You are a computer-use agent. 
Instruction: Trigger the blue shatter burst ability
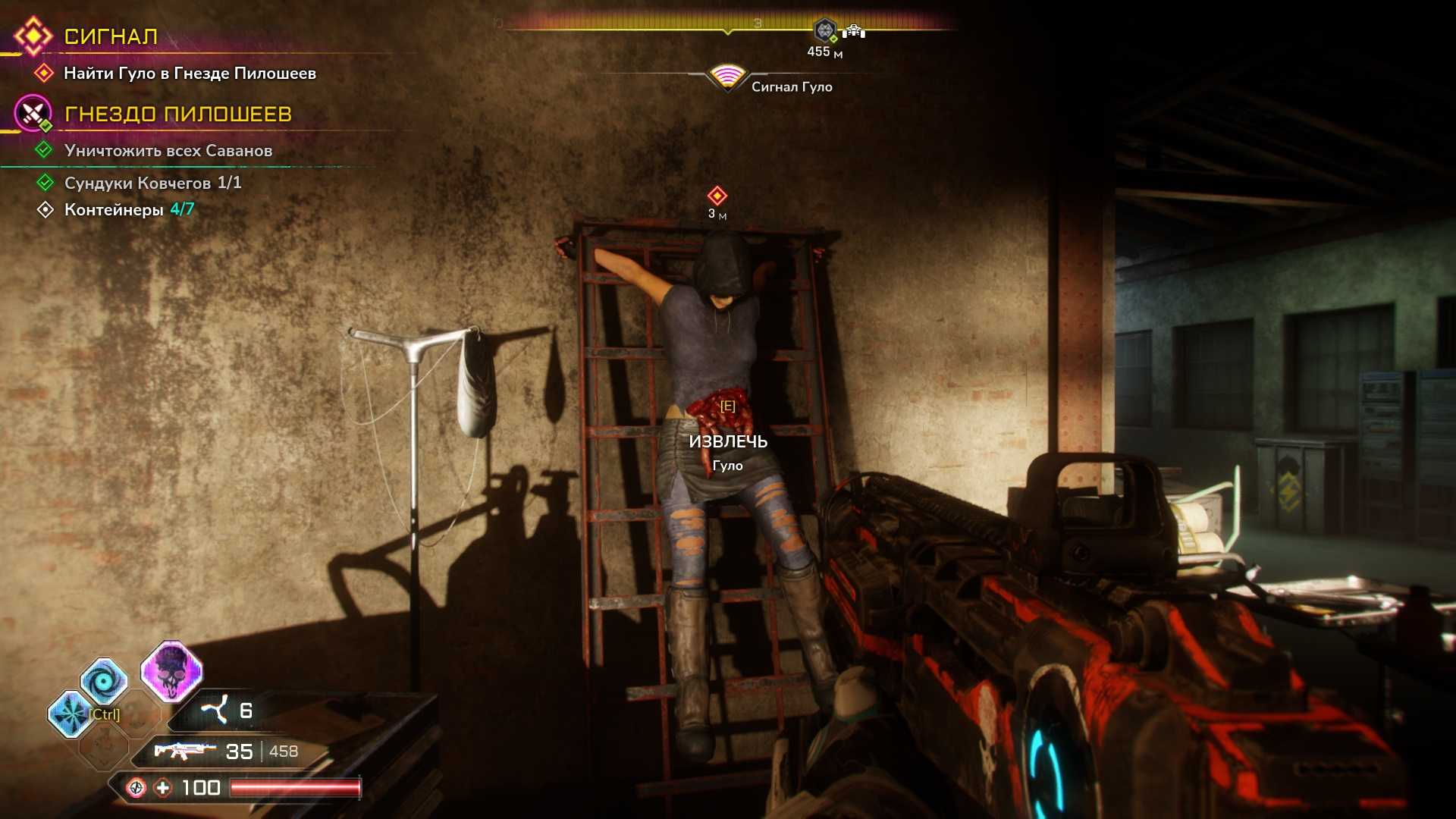click(71, 714)
